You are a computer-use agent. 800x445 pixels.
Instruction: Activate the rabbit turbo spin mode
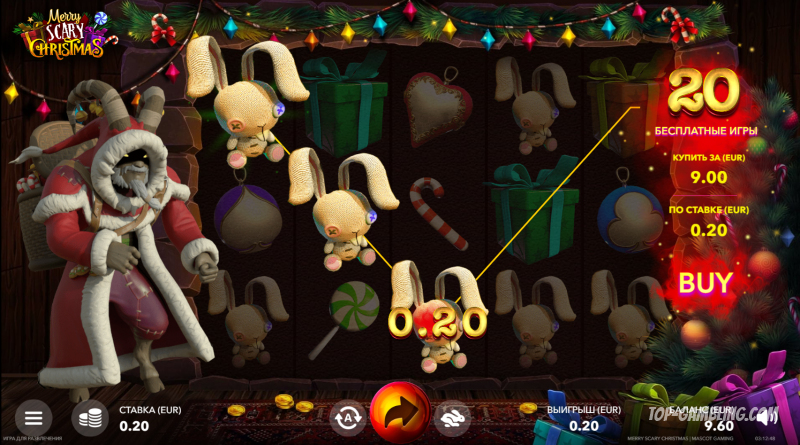click(x=454, y=416)
